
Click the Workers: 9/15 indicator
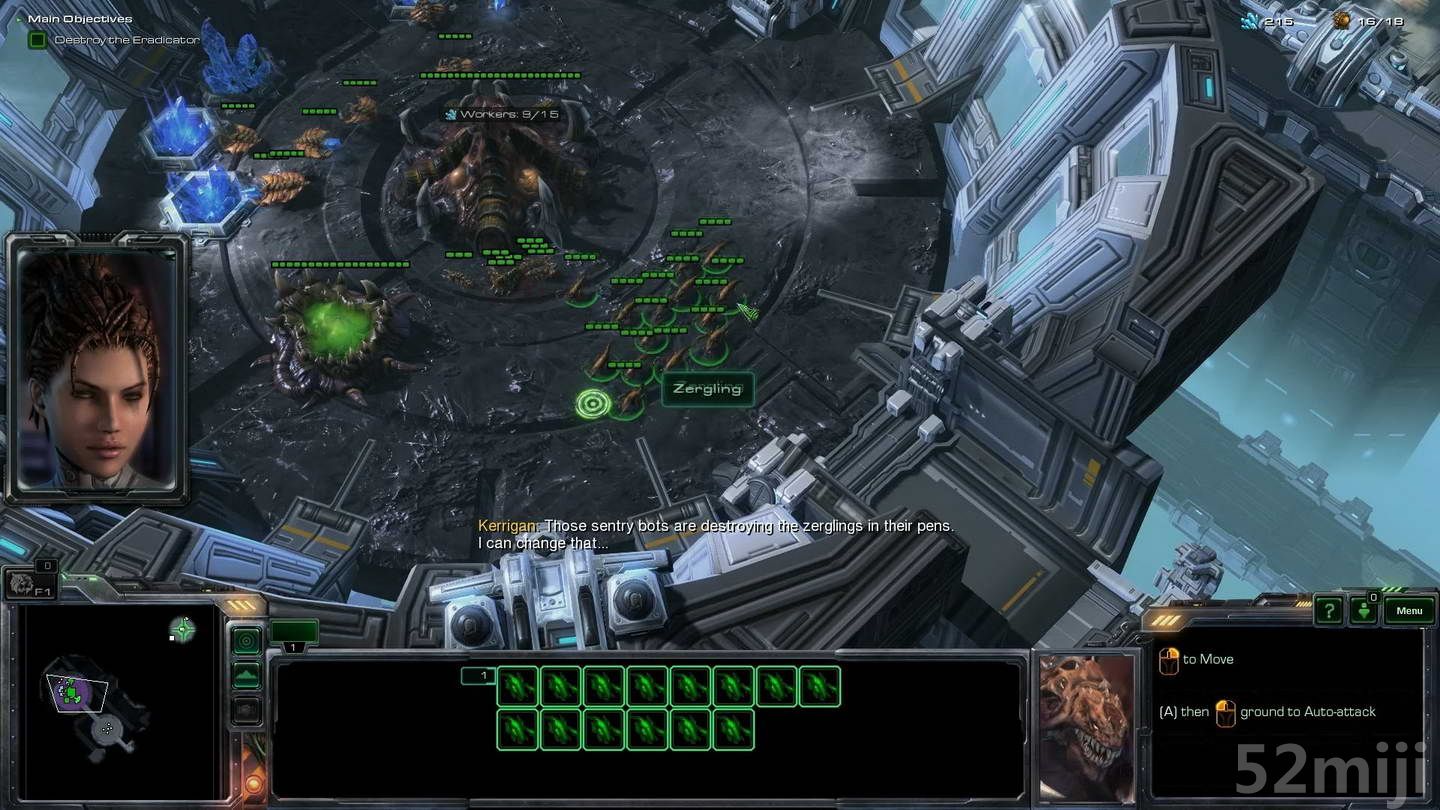coord(500,114)
